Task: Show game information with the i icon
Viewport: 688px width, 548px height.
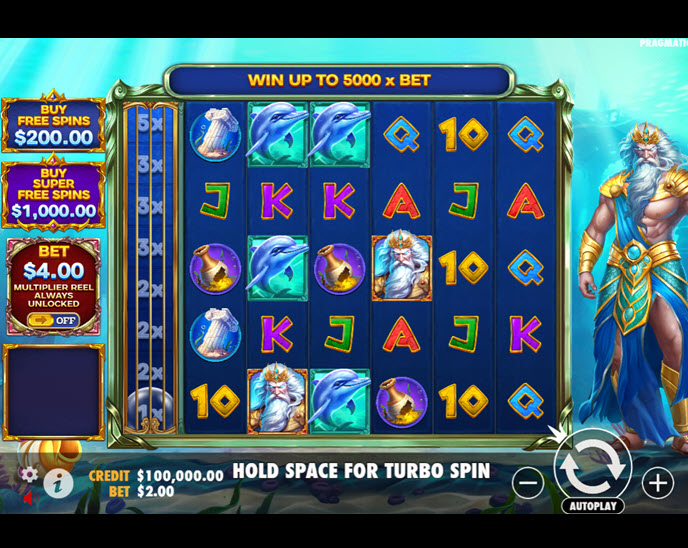Action: pos(58,483)
